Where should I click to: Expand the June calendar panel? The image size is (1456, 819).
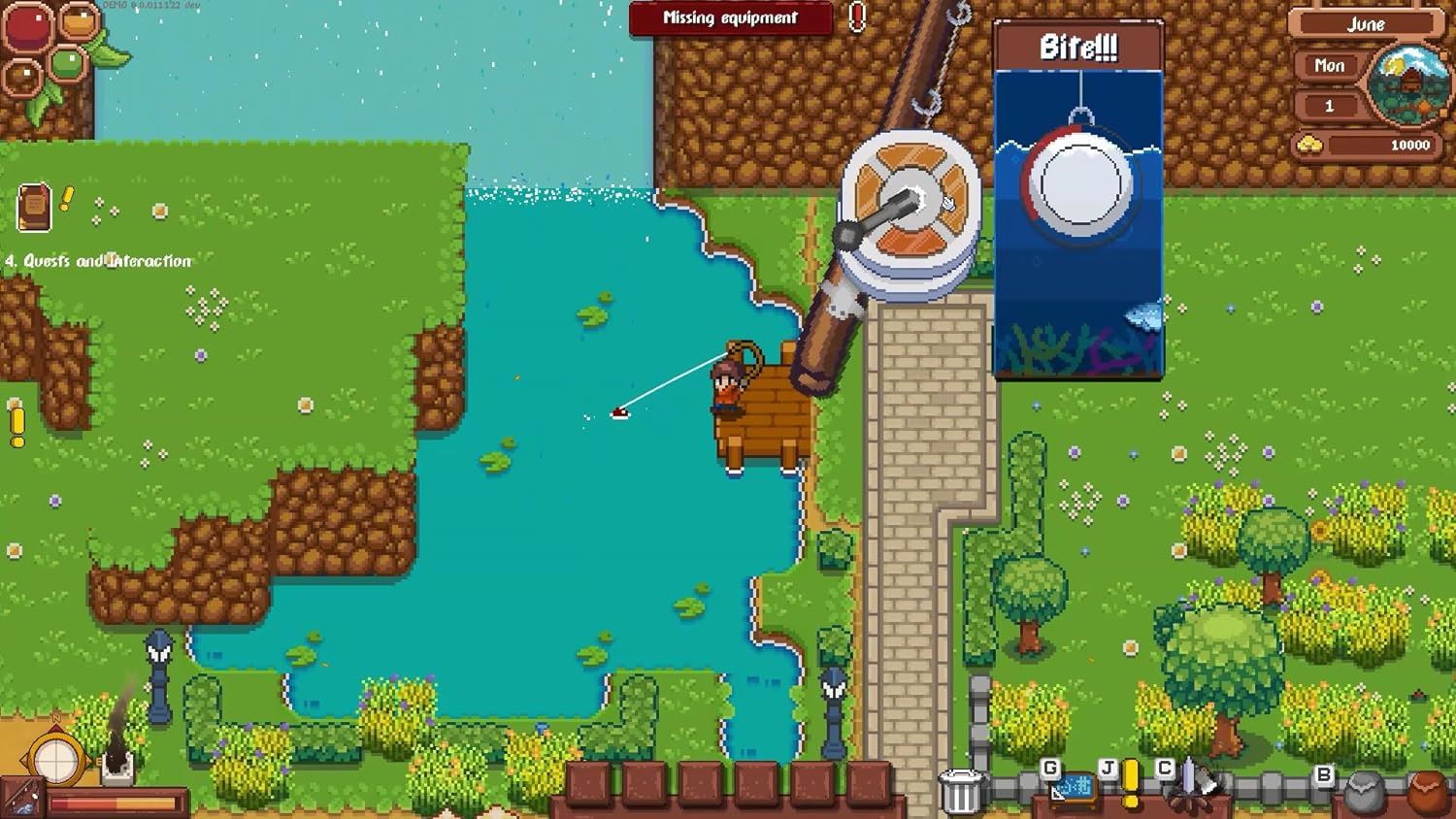(1367, 23)
